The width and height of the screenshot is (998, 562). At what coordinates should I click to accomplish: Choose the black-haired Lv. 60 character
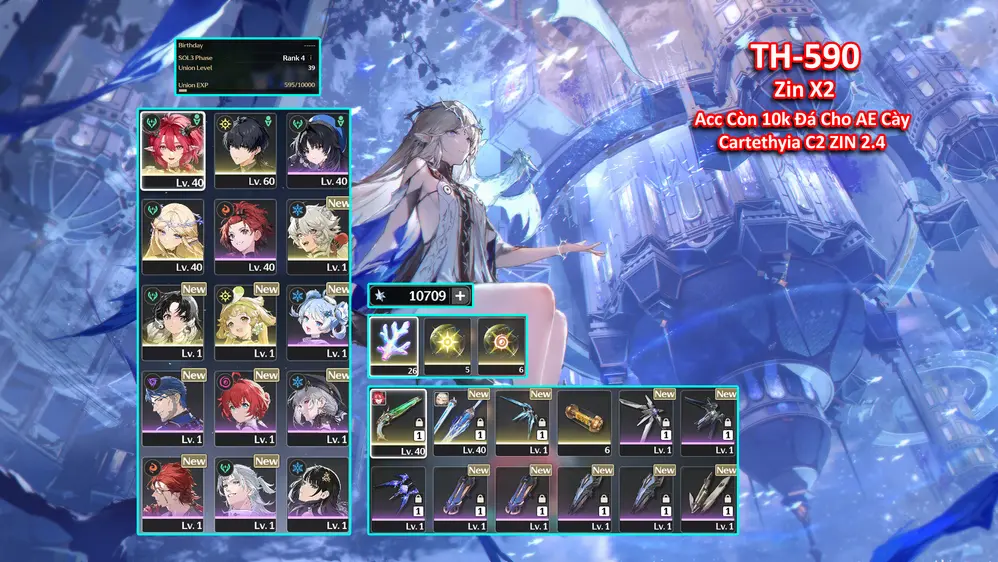245,149
